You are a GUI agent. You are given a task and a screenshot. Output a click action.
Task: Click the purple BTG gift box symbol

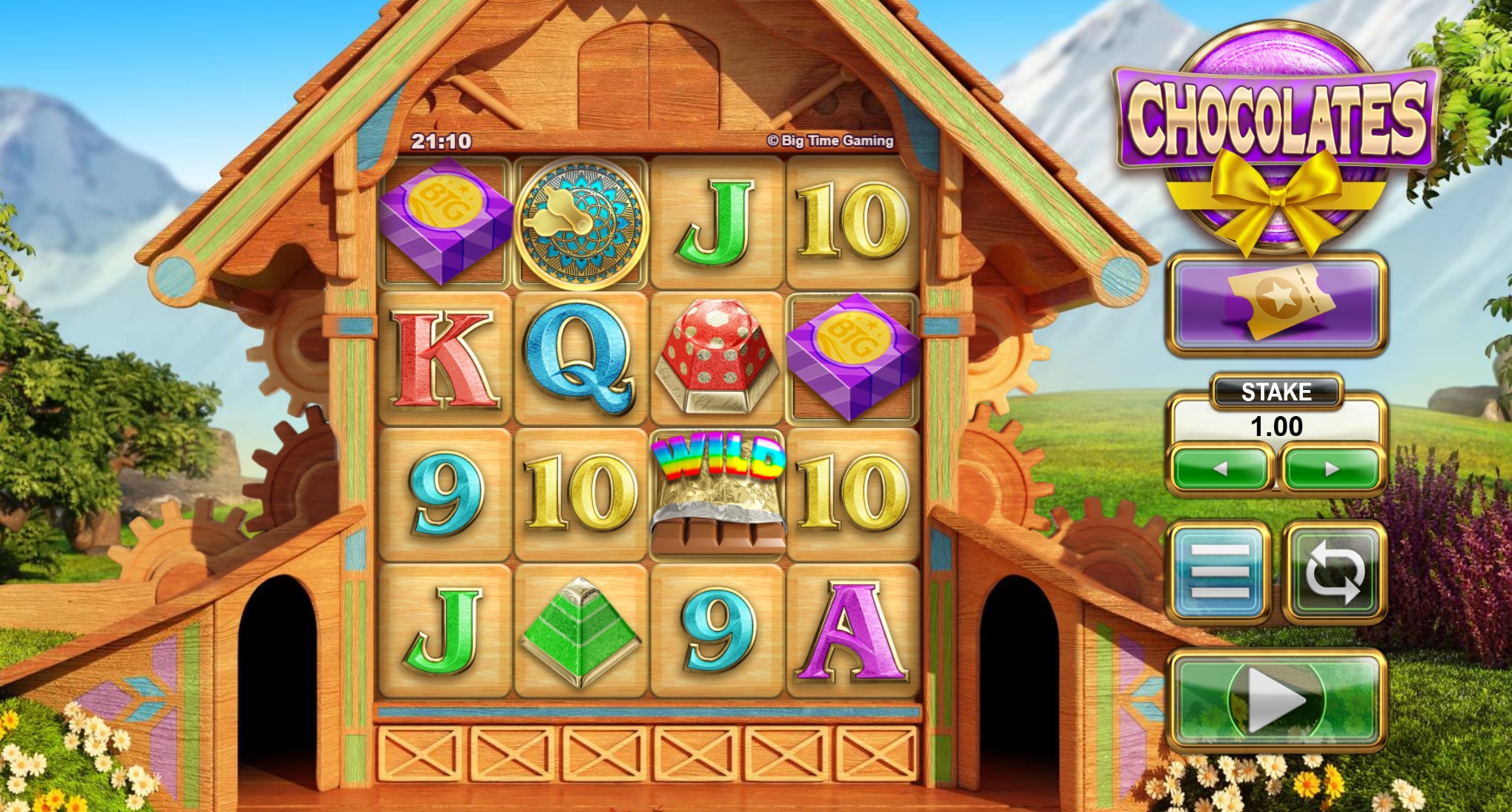coord(445,220)
